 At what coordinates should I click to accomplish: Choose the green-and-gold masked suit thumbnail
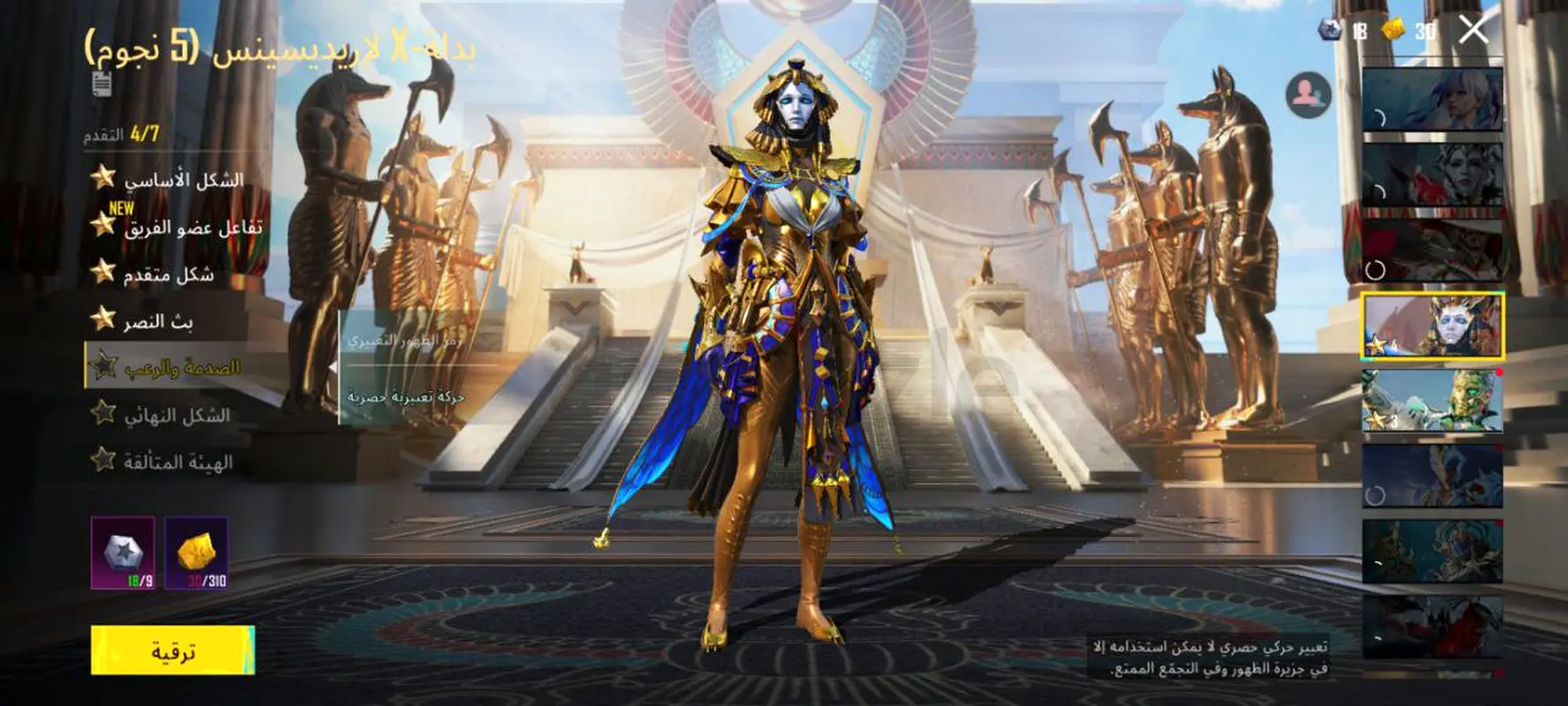point(1432,401)
